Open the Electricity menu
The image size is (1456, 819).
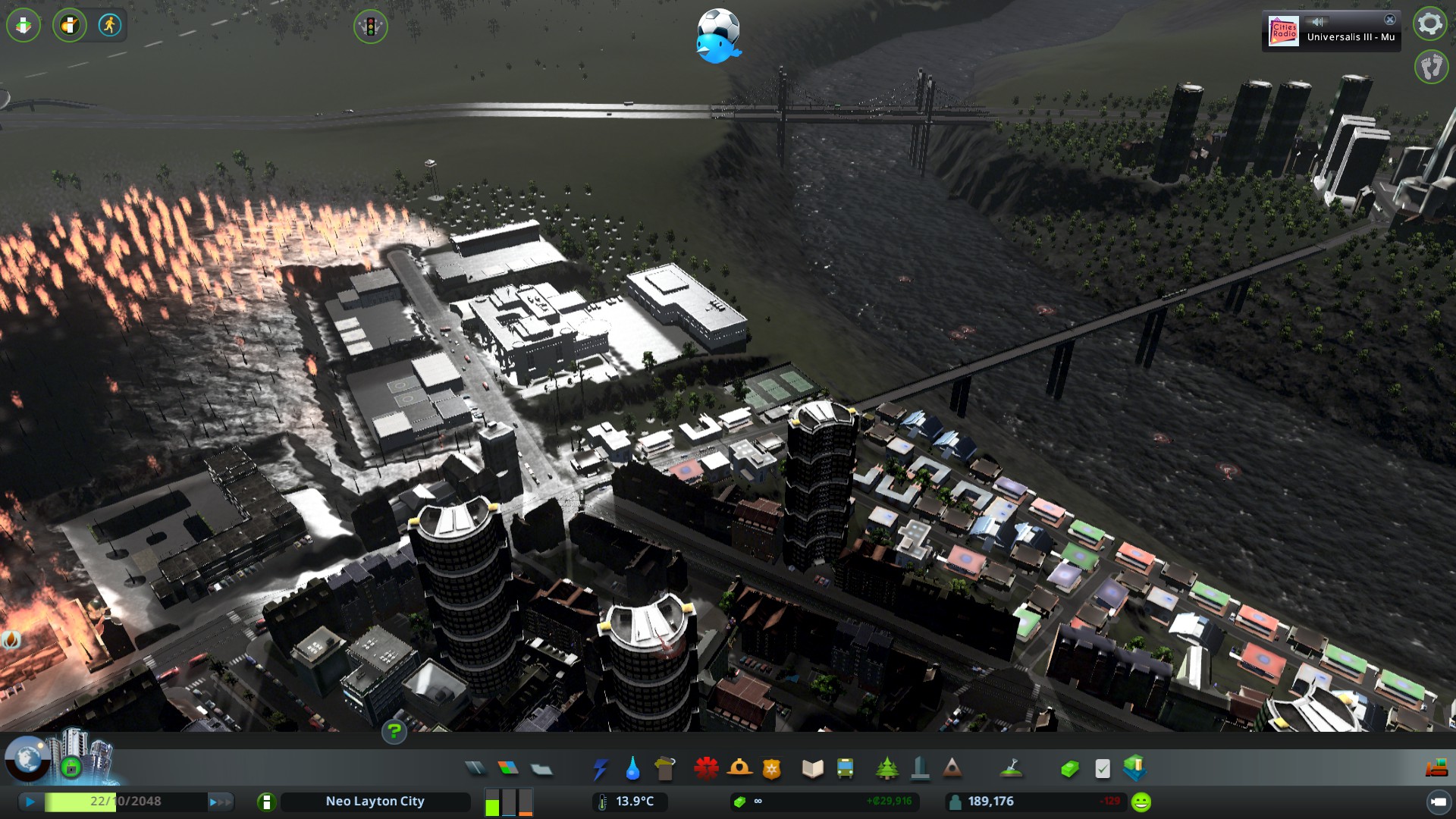[600, 769]
